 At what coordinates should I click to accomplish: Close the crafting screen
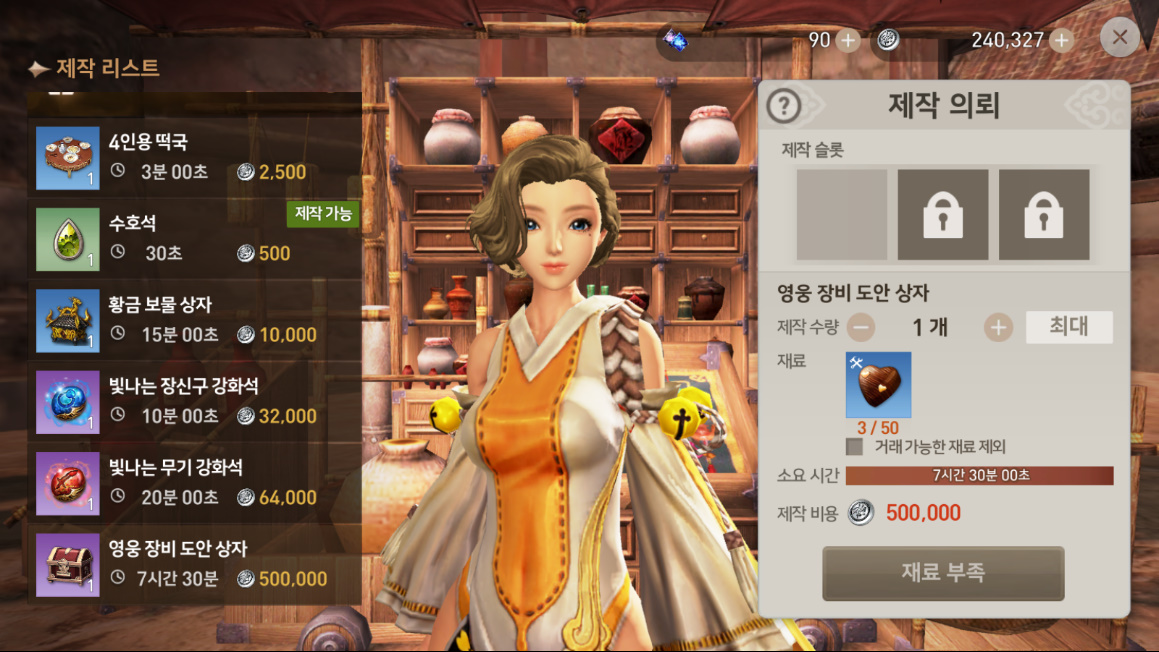[x=1119, y=39]
